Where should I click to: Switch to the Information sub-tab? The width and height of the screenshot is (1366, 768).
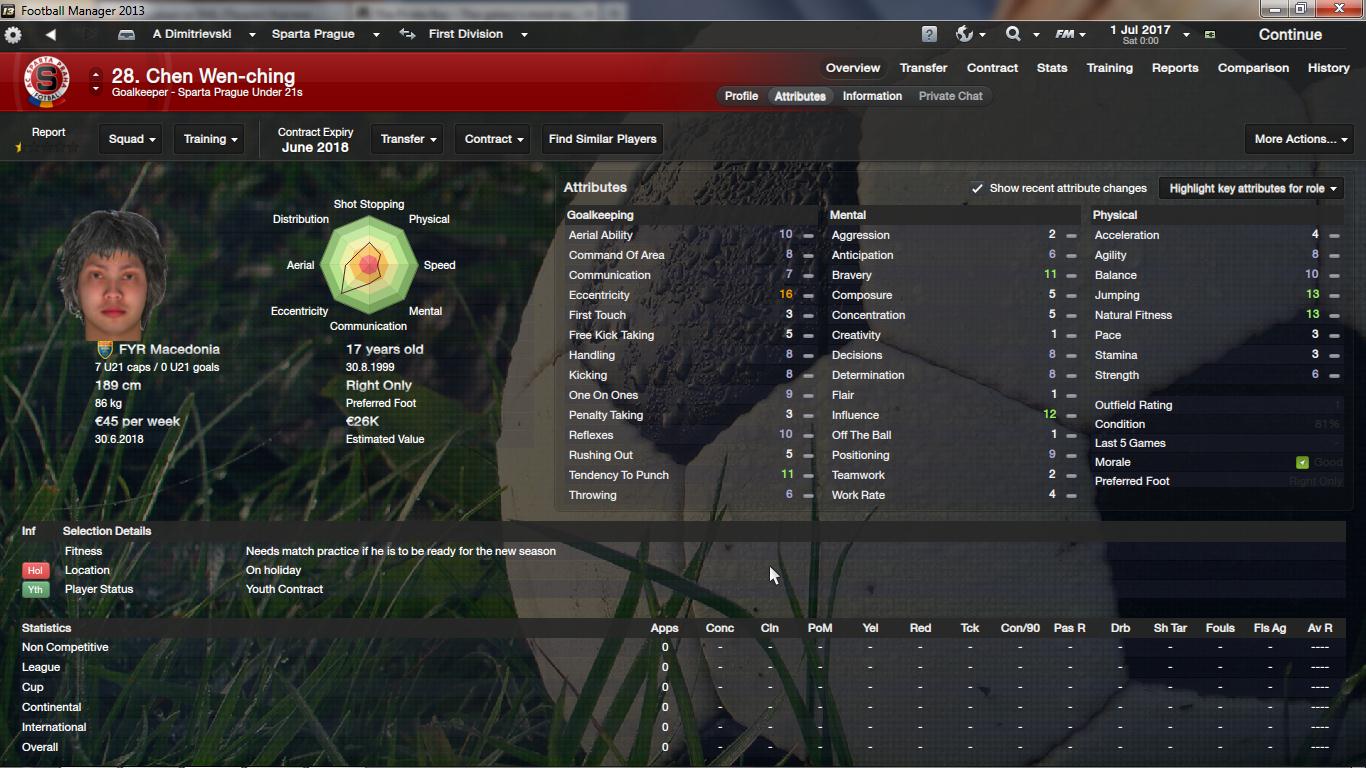point(872,96)
